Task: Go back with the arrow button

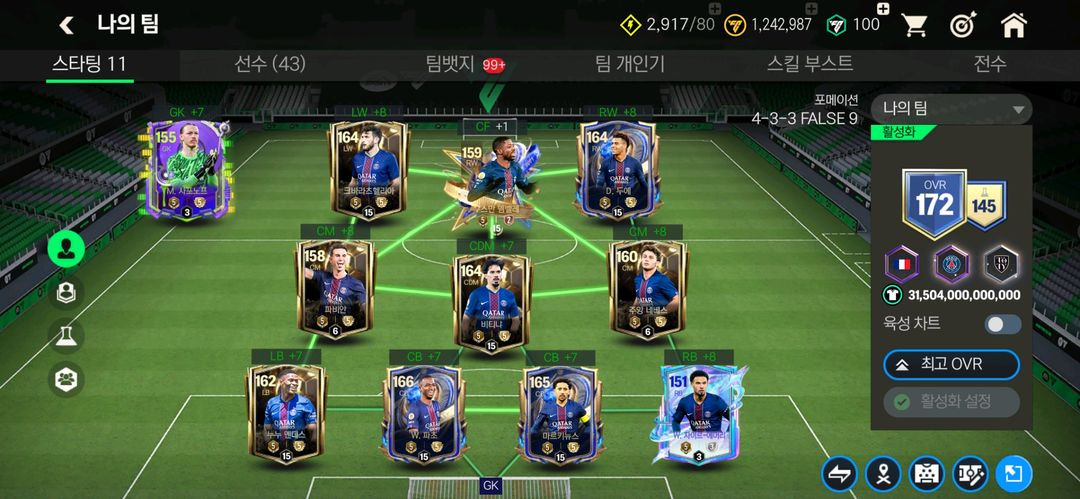Action: click(x=67, y=25)
